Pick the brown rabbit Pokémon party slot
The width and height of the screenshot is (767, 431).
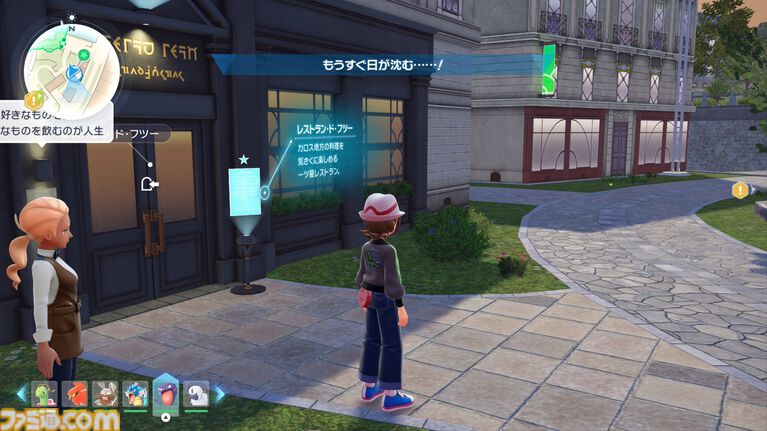tap(104, 394)
